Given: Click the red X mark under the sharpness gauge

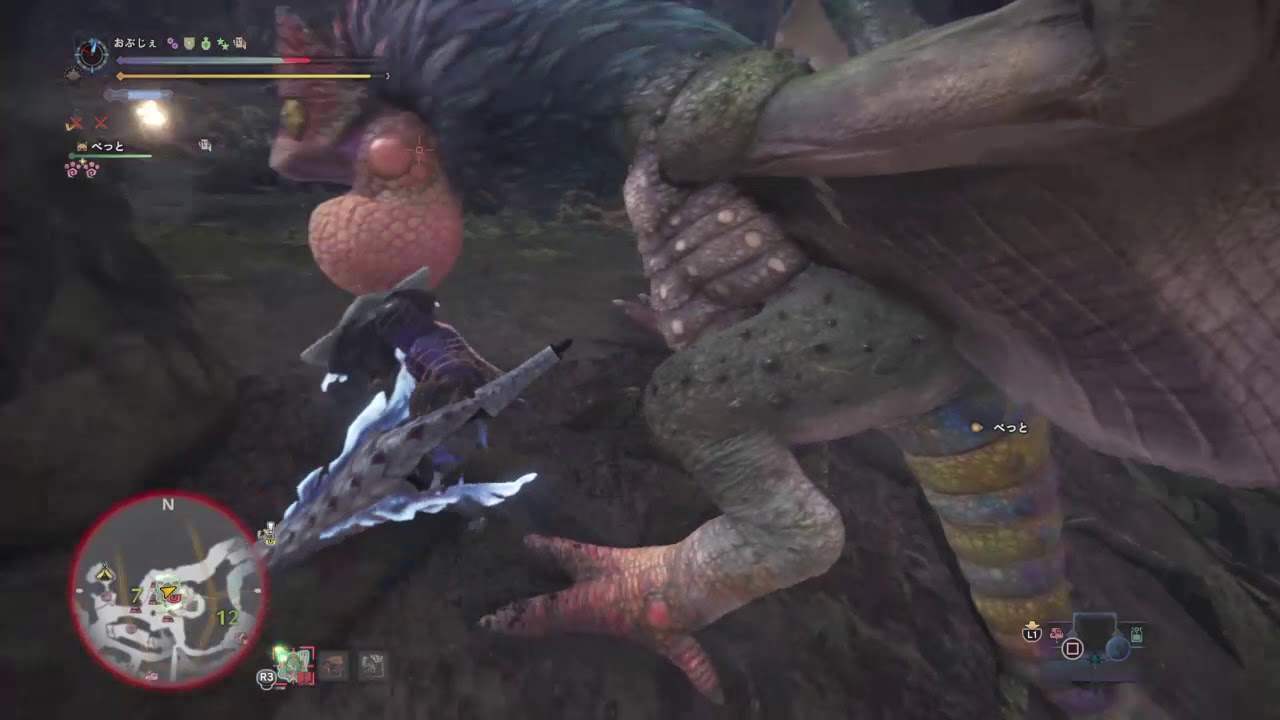Looking at the screenshot, I should [77, 123].
